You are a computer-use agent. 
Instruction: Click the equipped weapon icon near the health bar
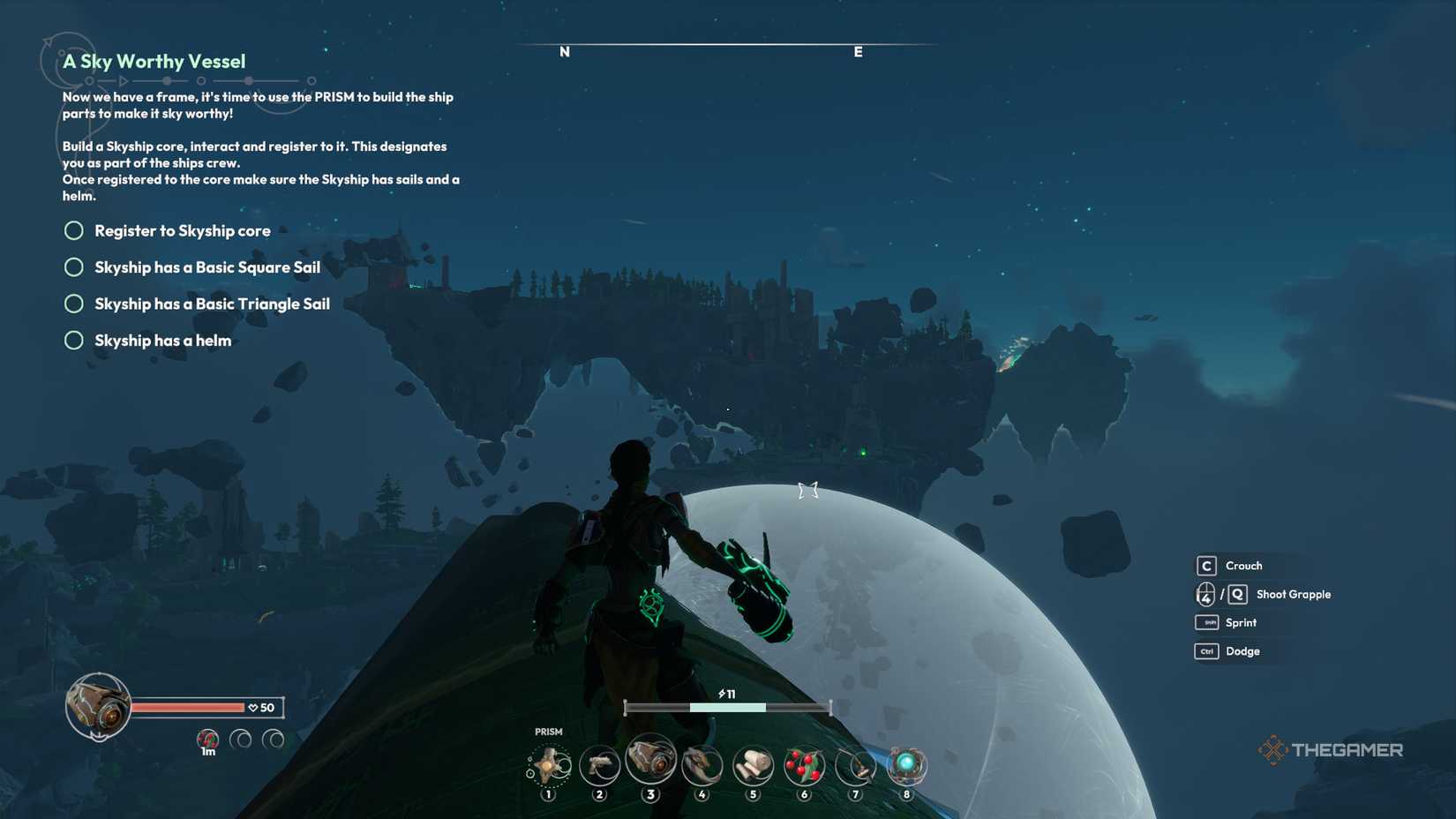(x=97, y=706)
